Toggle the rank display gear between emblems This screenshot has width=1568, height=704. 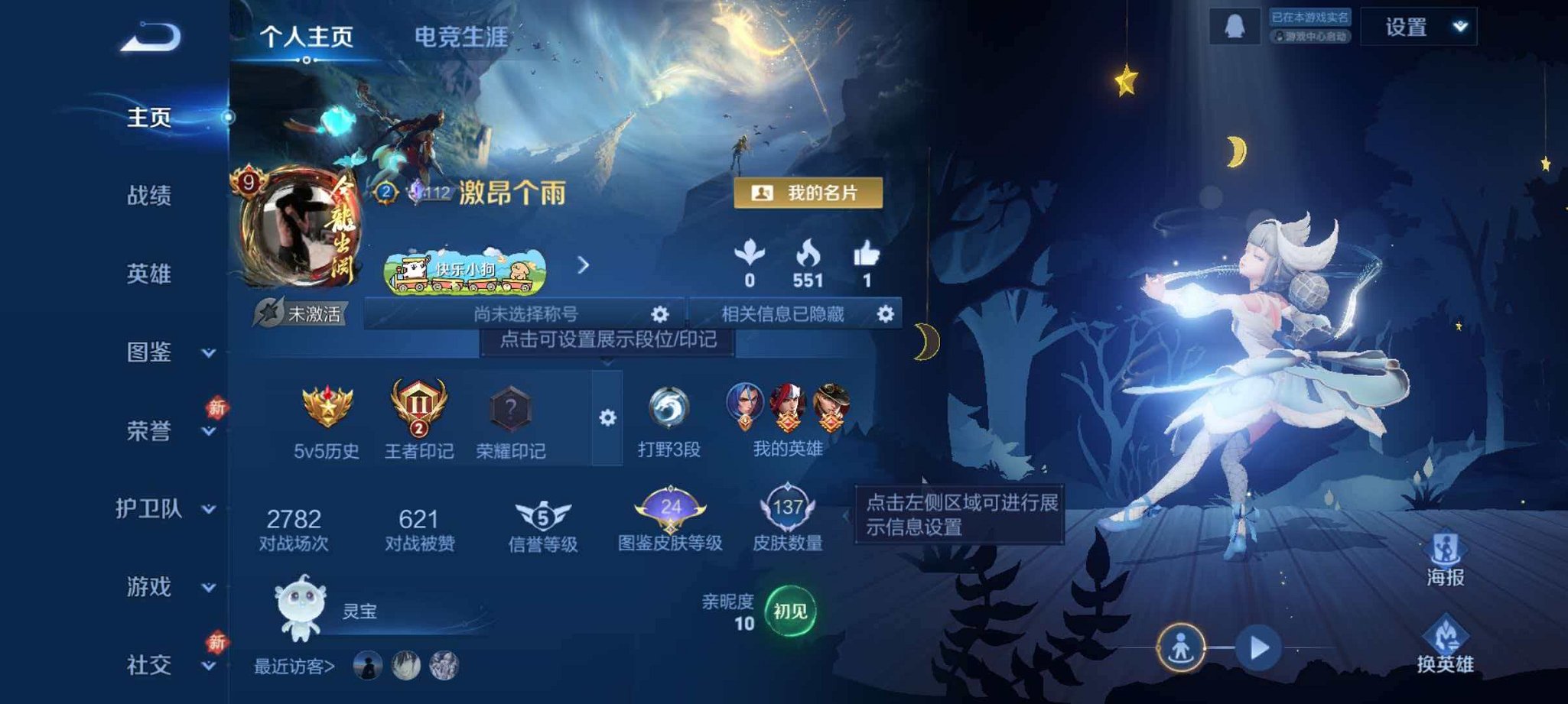coord(608,418)
